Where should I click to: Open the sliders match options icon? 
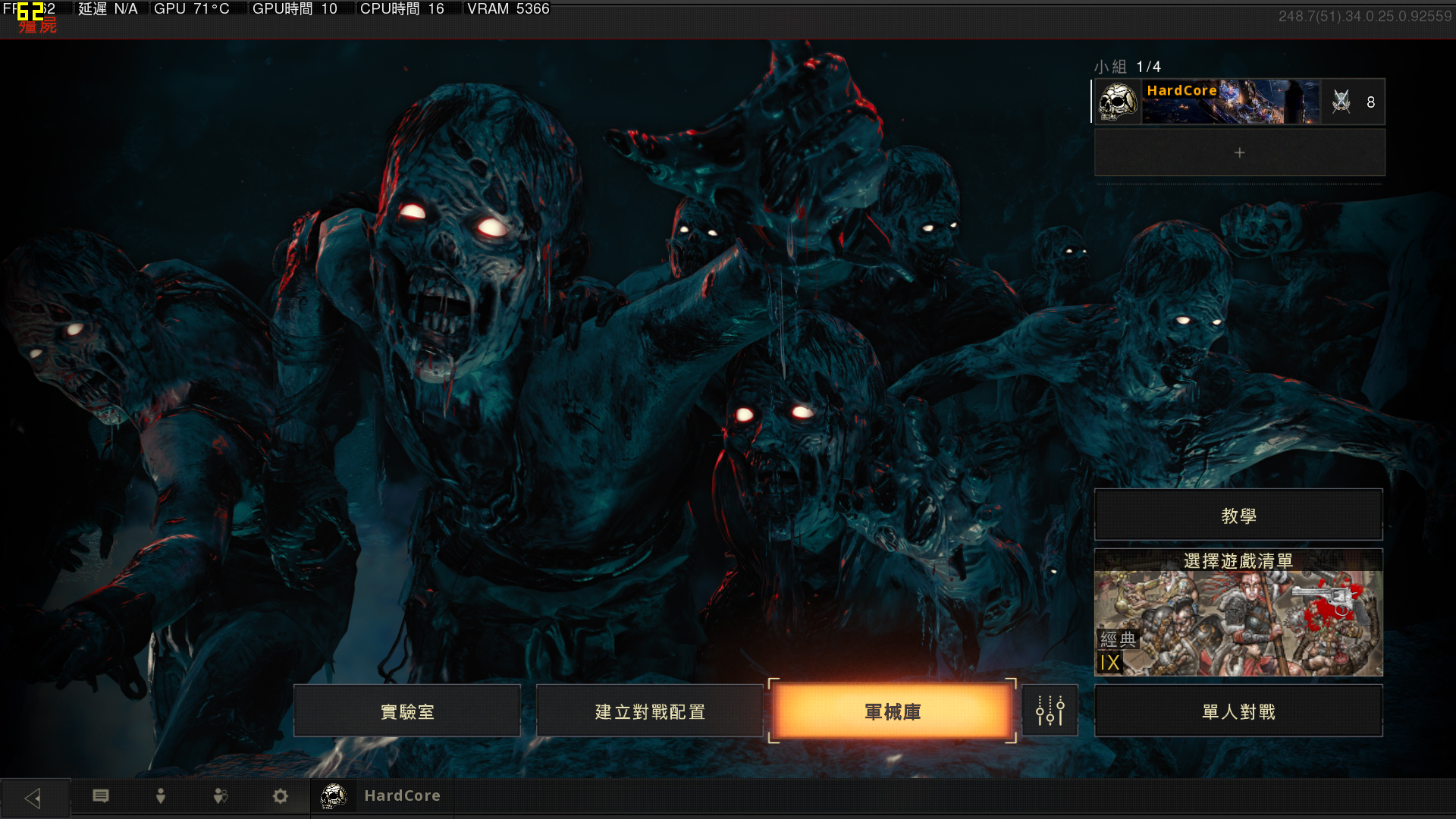[1050, 711]
